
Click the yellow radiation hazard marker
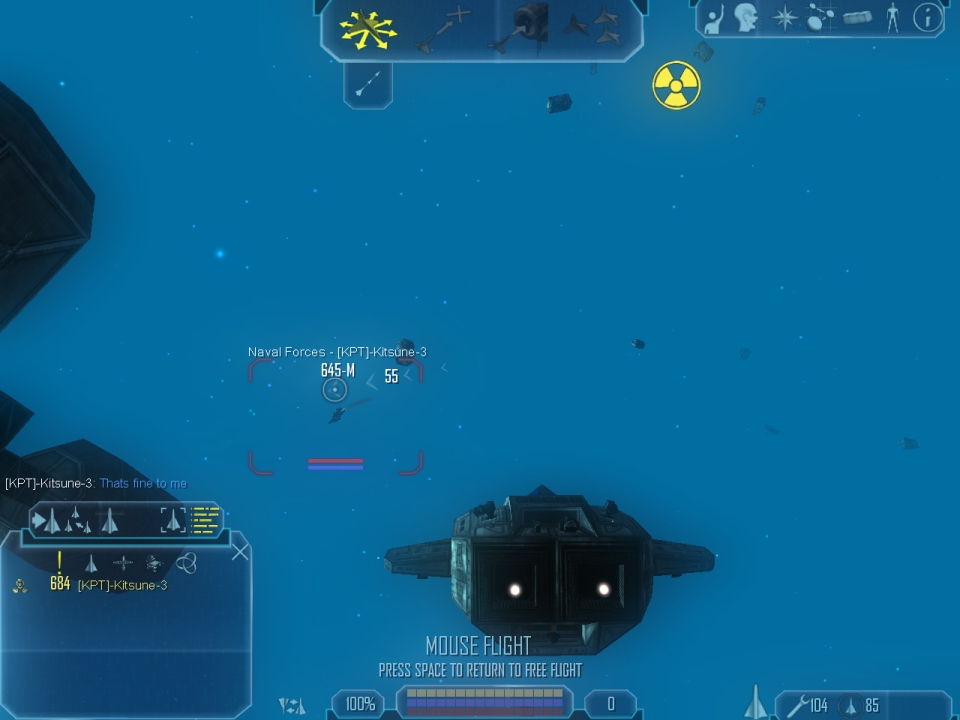click(676, 85)
